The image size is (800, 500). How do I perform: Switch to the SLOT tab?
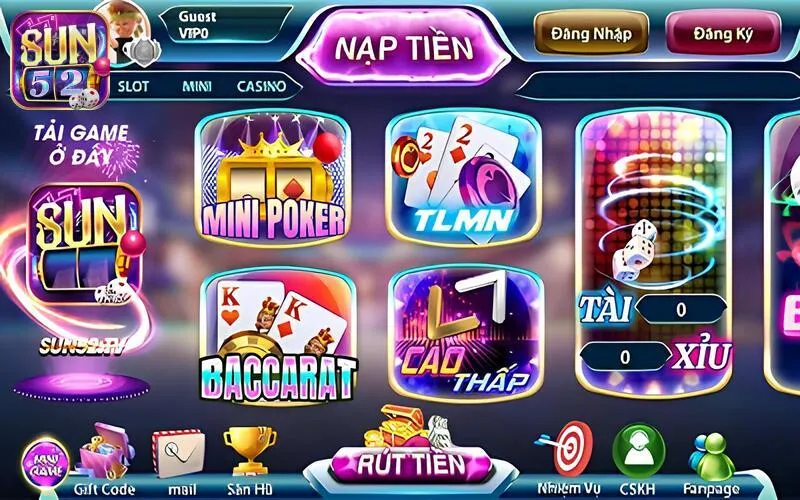pos(133,86)
